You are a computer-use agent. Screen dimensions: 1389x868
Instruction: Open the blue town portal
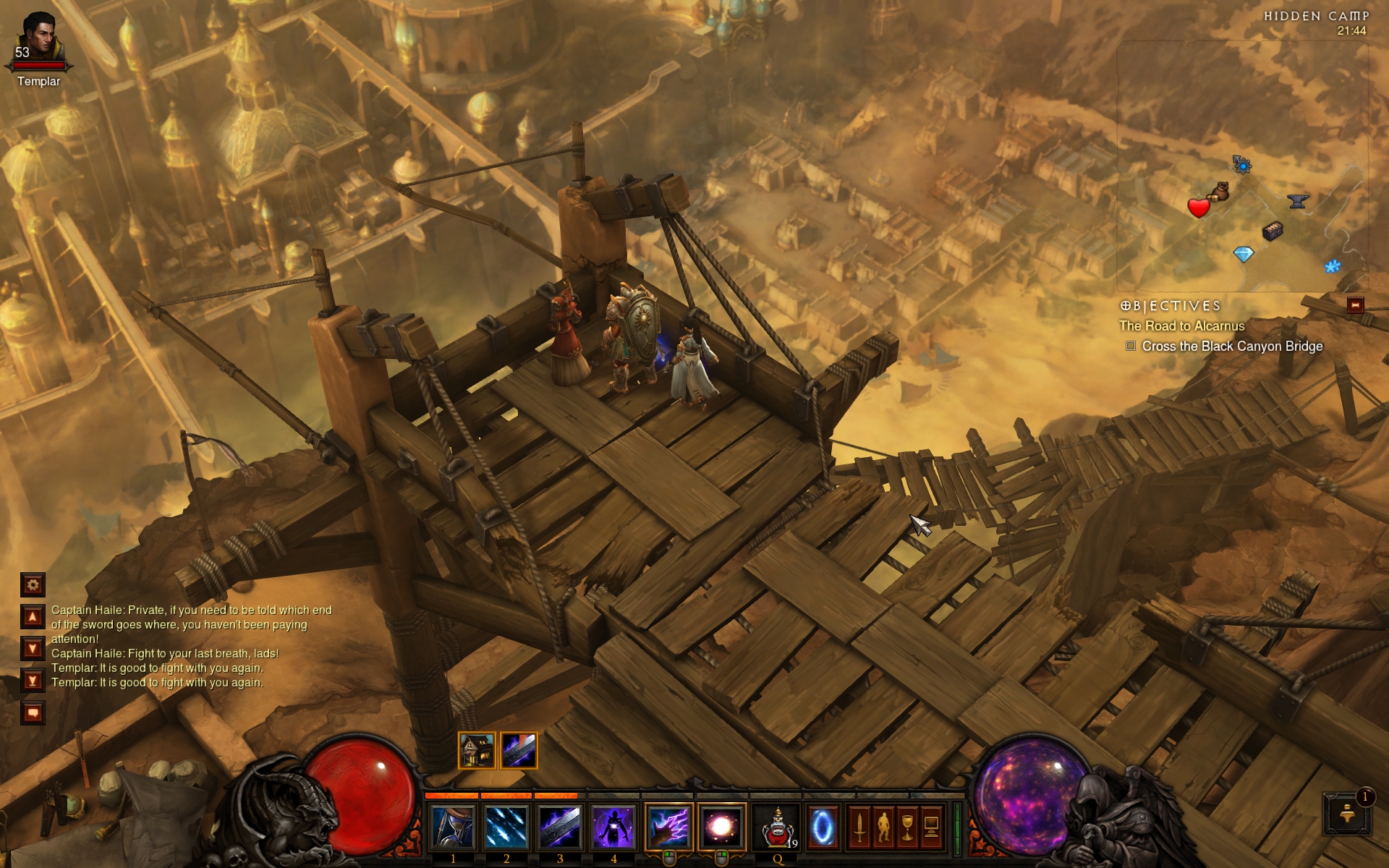tap(823, 827)
